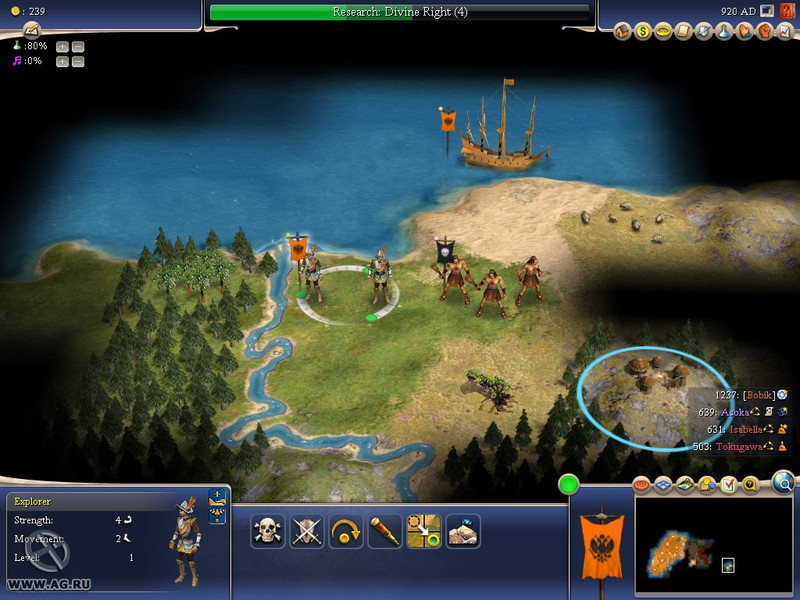Screen dimensions: 800x600
Task: Select the Skip Turn circular arrow command
Action: 346,530
